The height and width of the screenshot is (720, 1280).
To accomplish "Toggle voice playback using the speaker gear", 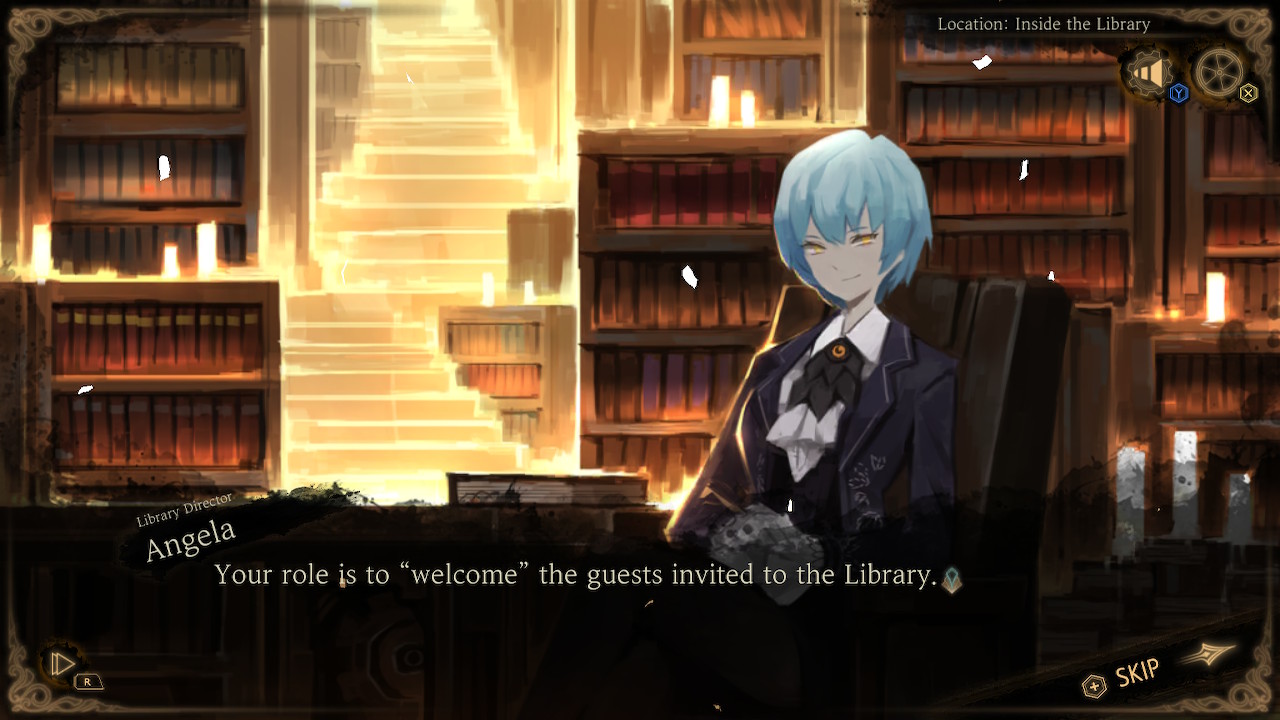I will (x=1150, y=72).
